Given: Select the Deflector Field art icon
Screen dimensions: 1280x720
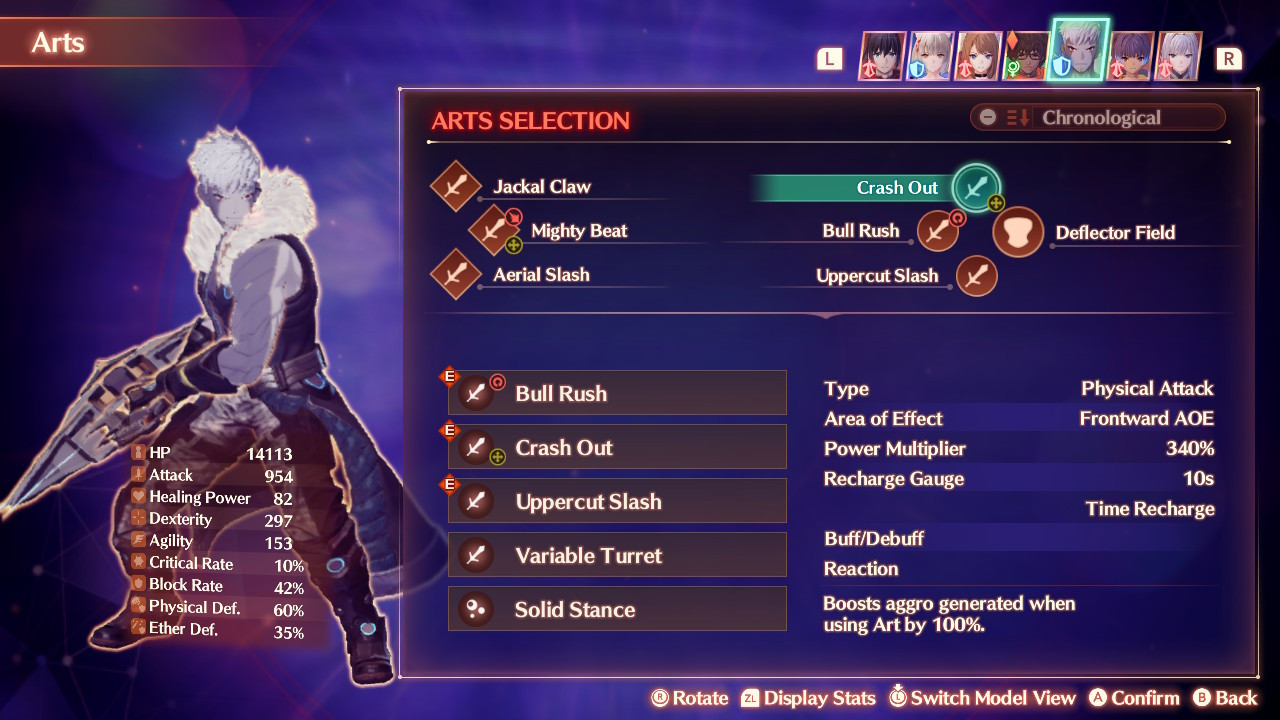Looking at the screenshot, I should 1017,232.
